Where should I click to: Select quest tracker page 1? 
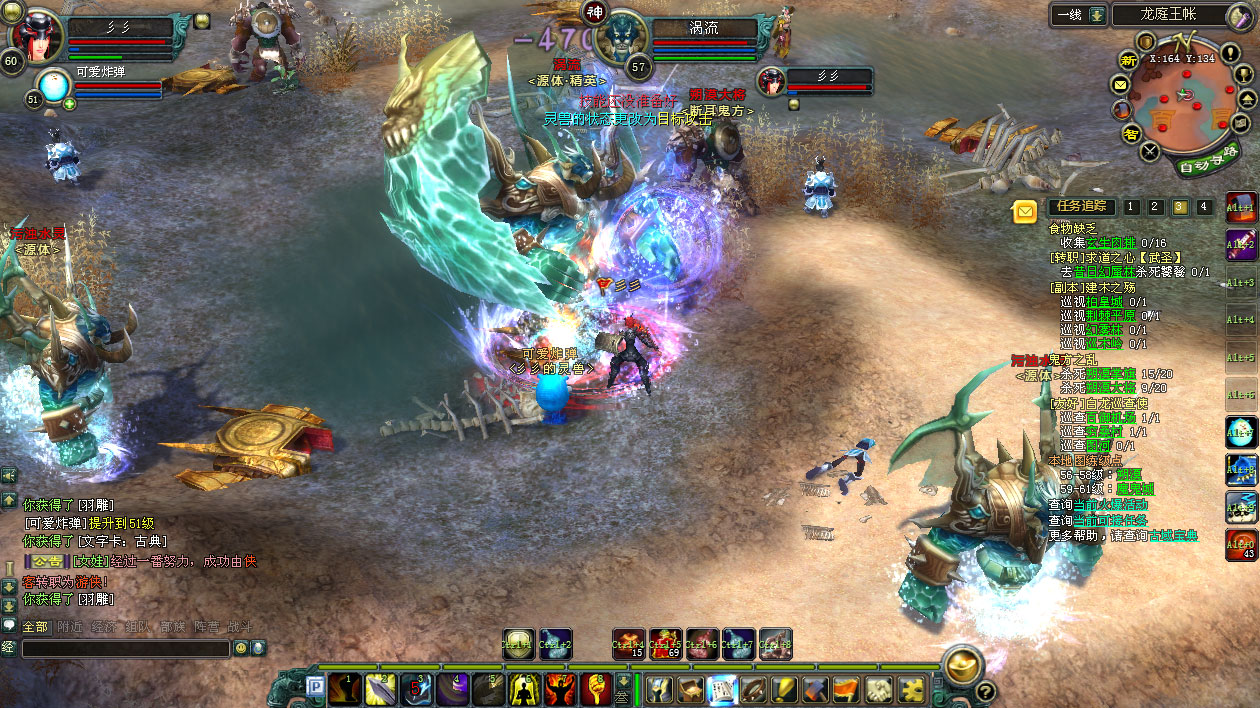click(x=1131, y=207)
